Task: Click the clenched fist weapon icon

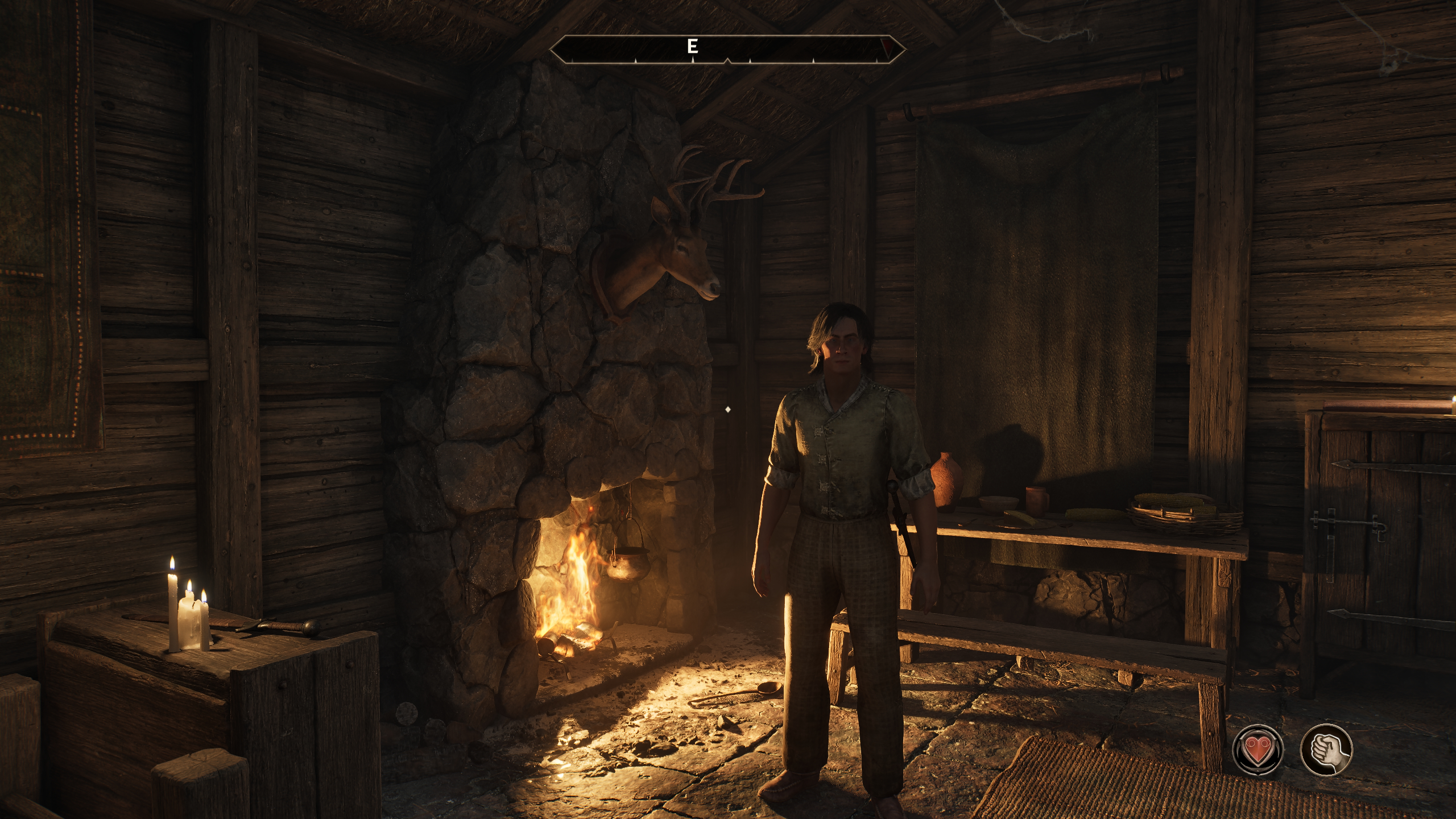Action: pos(1326,750)
